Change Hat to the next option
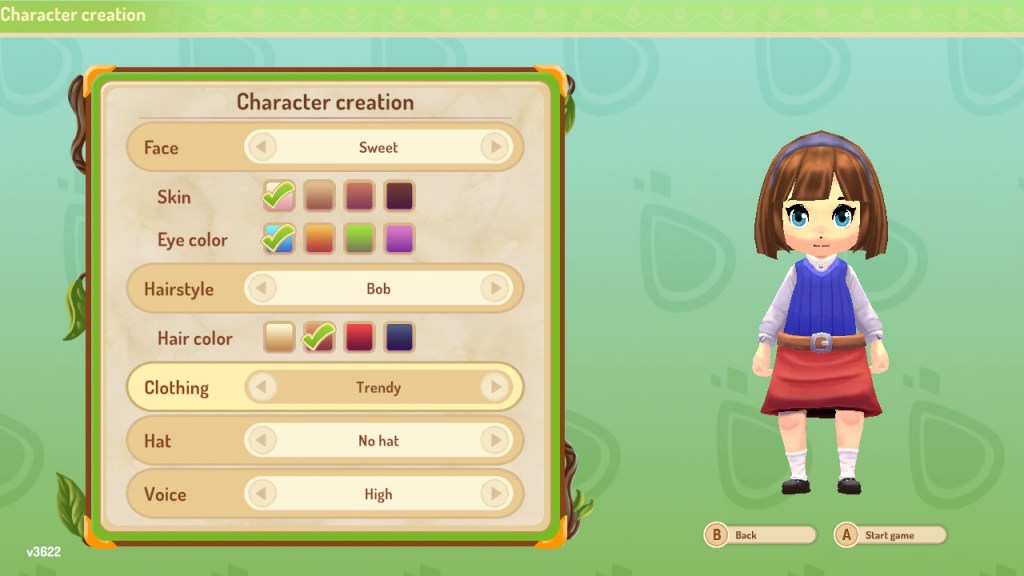Image resolution: width=1024 pixels, height=576 pixels. tap(494, 440)
